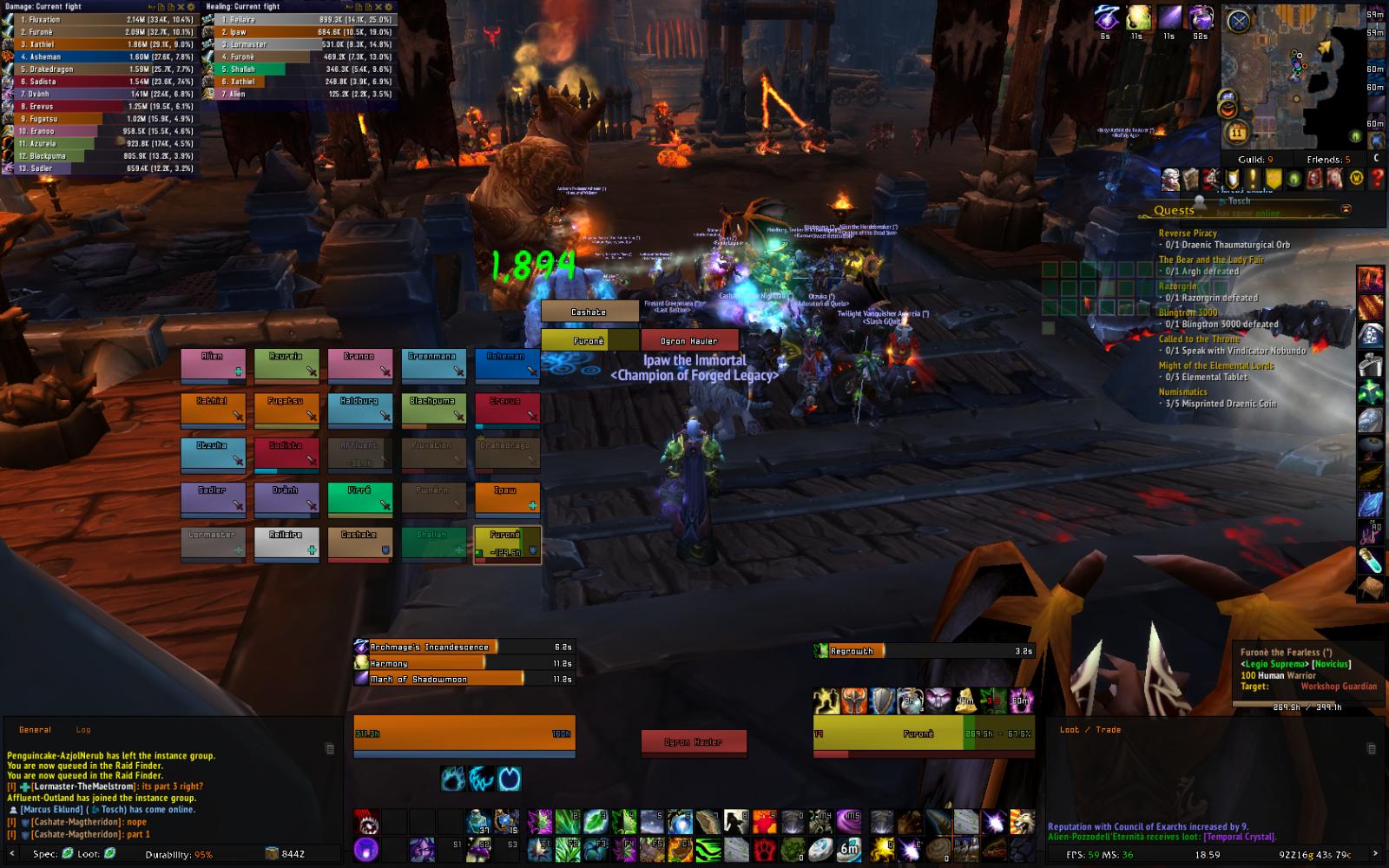
Task: Switch to the General chat tab
Action: point(36,730)
